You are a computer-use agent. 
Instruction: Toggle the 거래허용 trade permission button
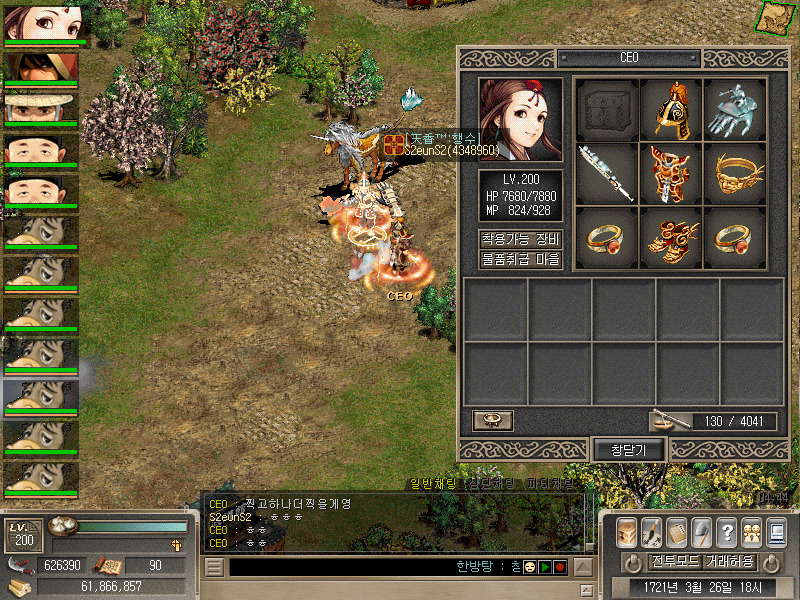click(730, 561)
